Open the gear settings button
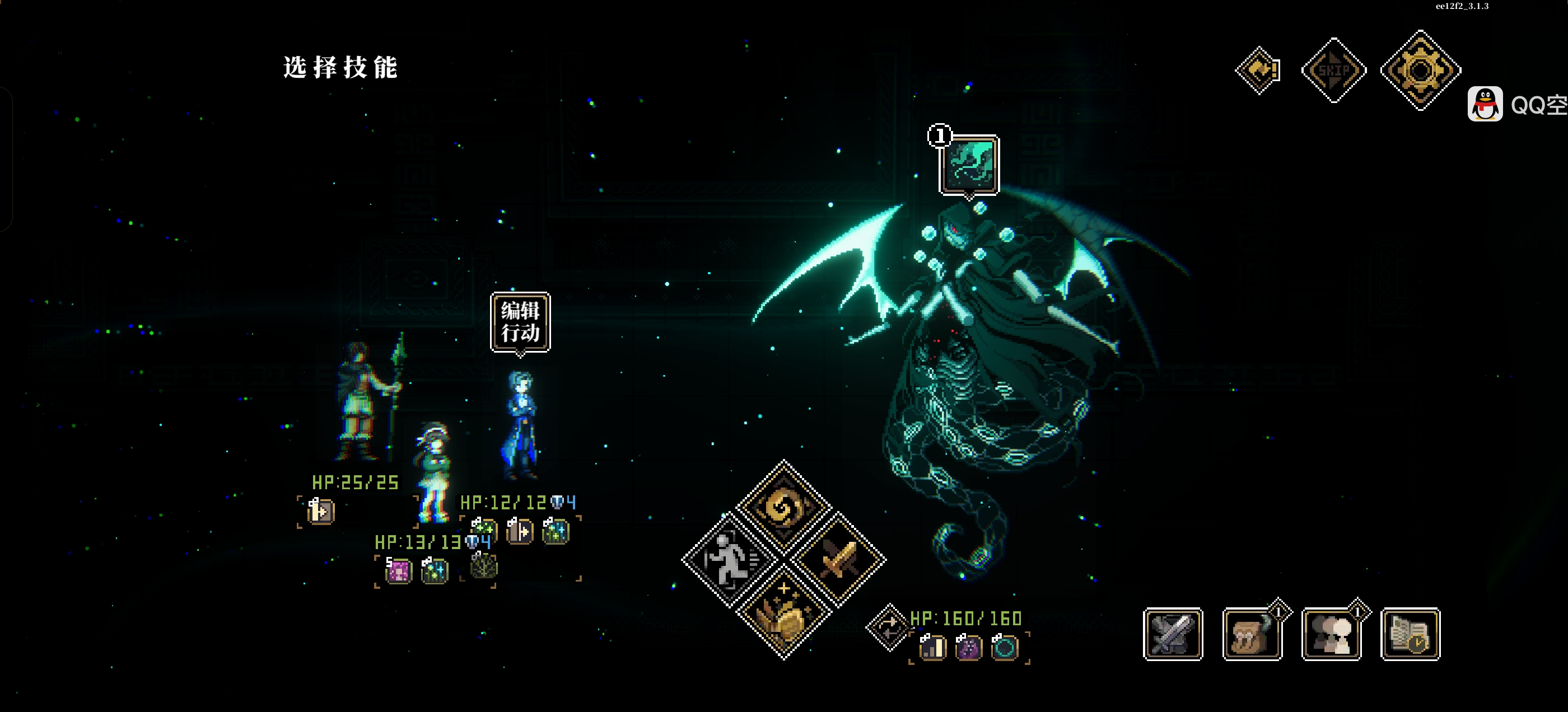This screenshot has width=1568, height=712. pyautogui.click(x=1420, y=71)
